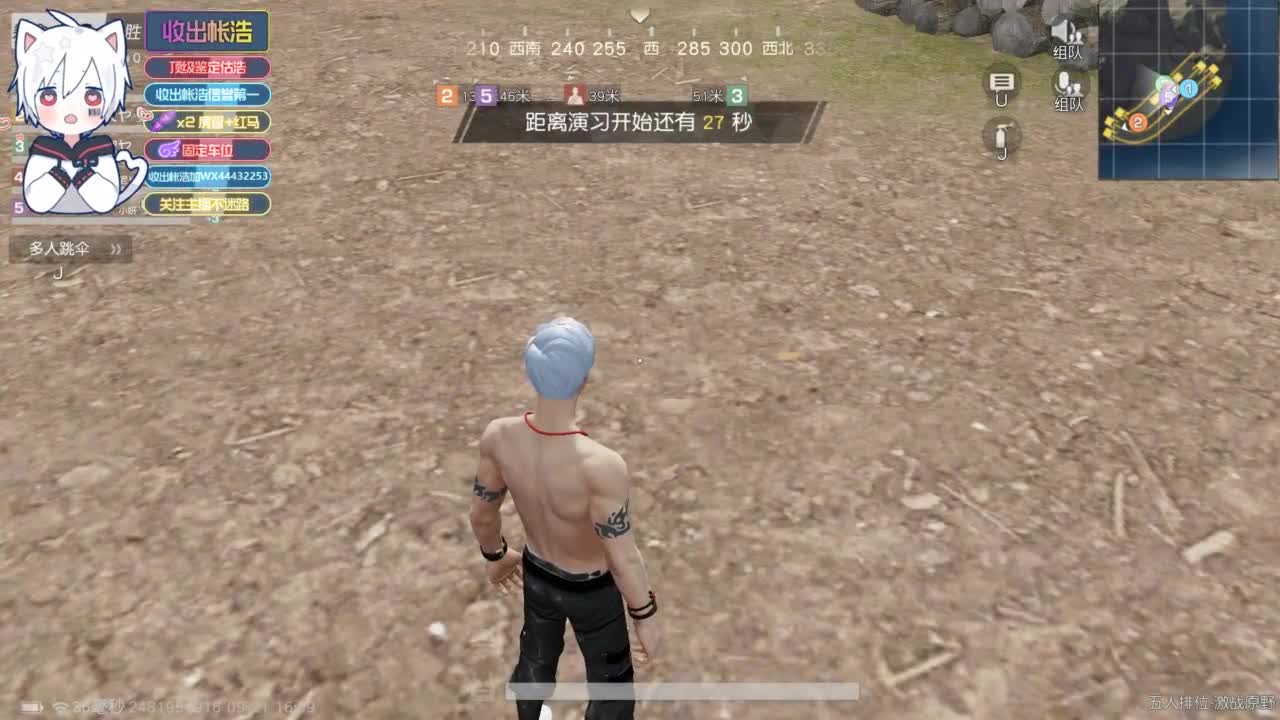The width and height of the screenshot is (1280, 720).
Task: Tap teammate badge 3 showing 51米 distance
Action: (x=738, y=95)
